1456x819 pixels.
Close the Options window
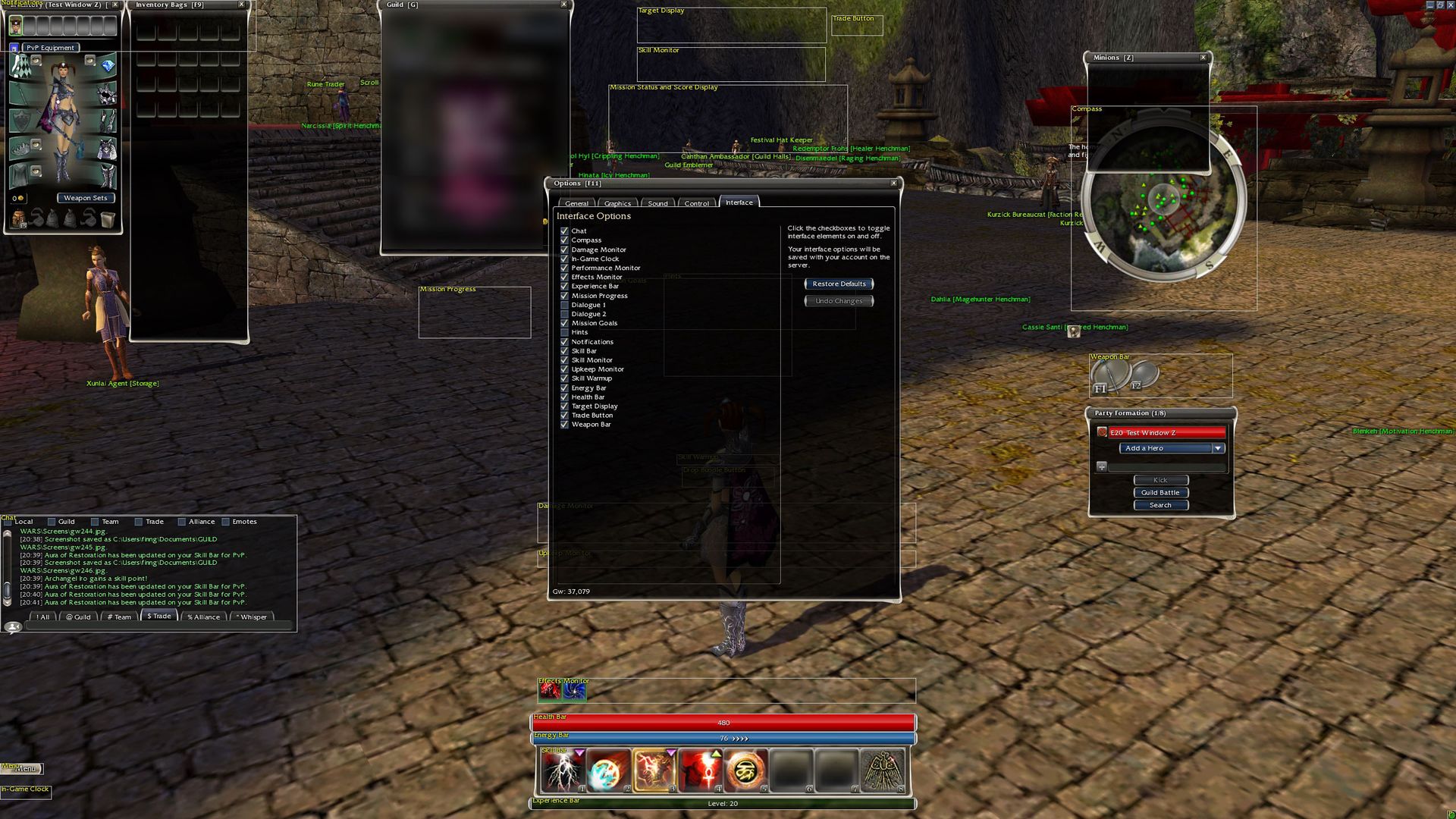pos(893,183)
